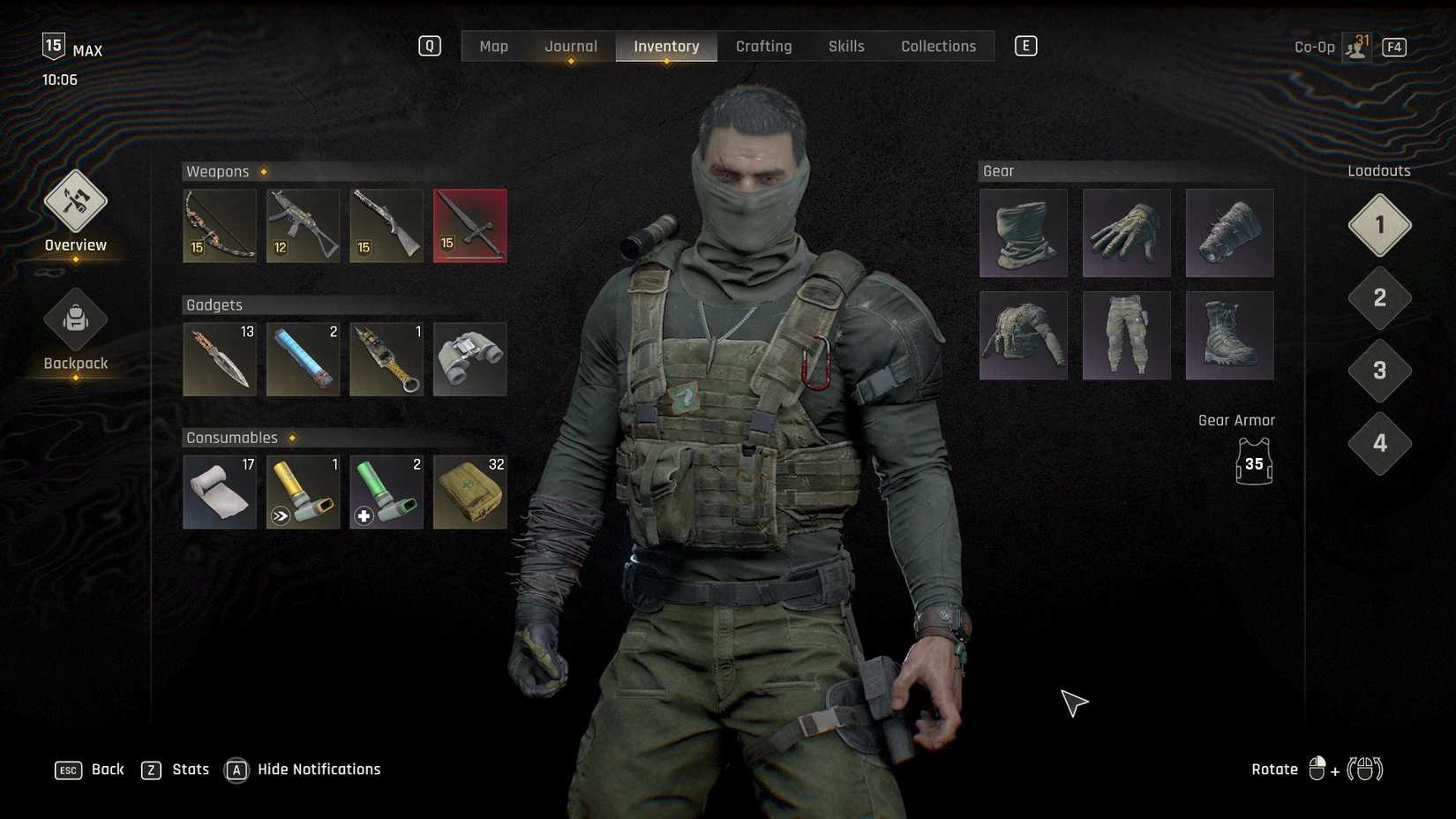Open the Co-Op panel
1456x819 pixels.
(1332, 46)
